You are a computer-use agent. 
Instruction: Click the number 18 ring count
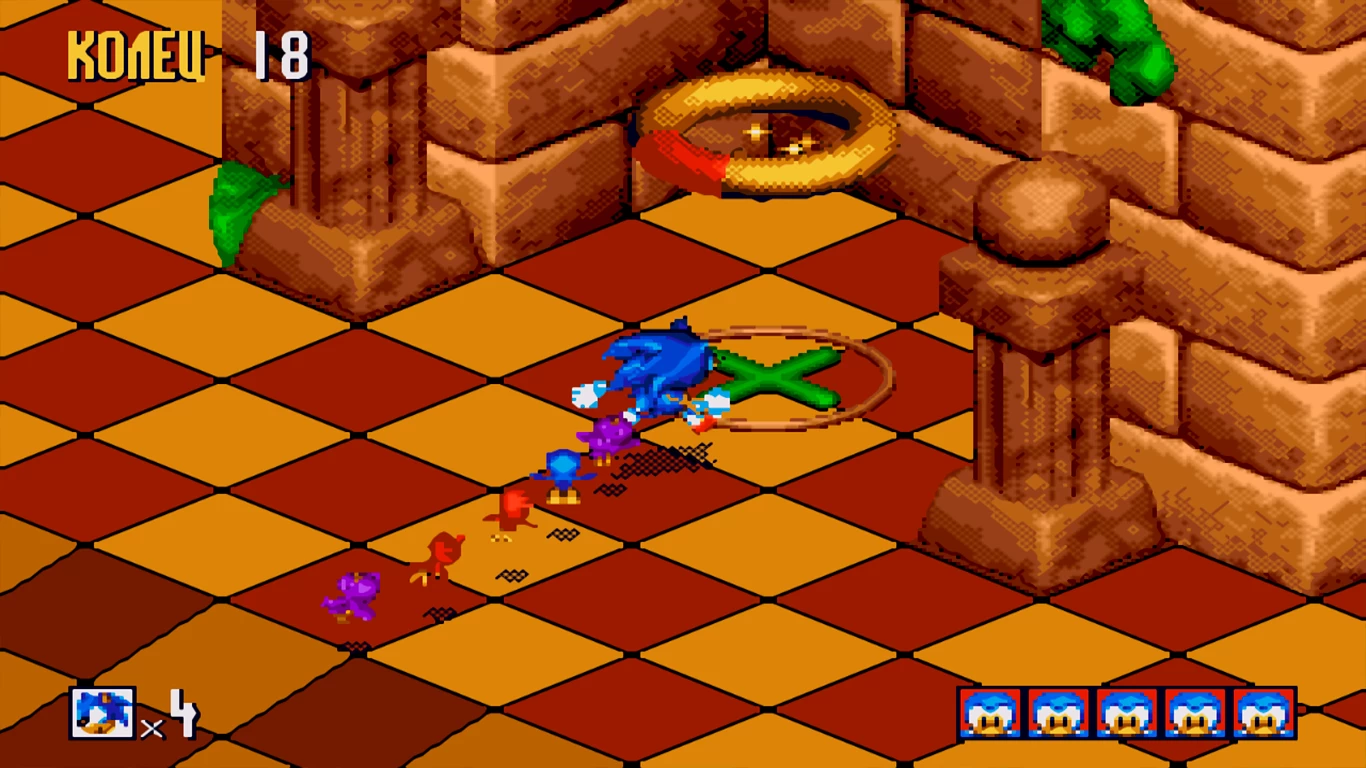click(x=283, y=52)
